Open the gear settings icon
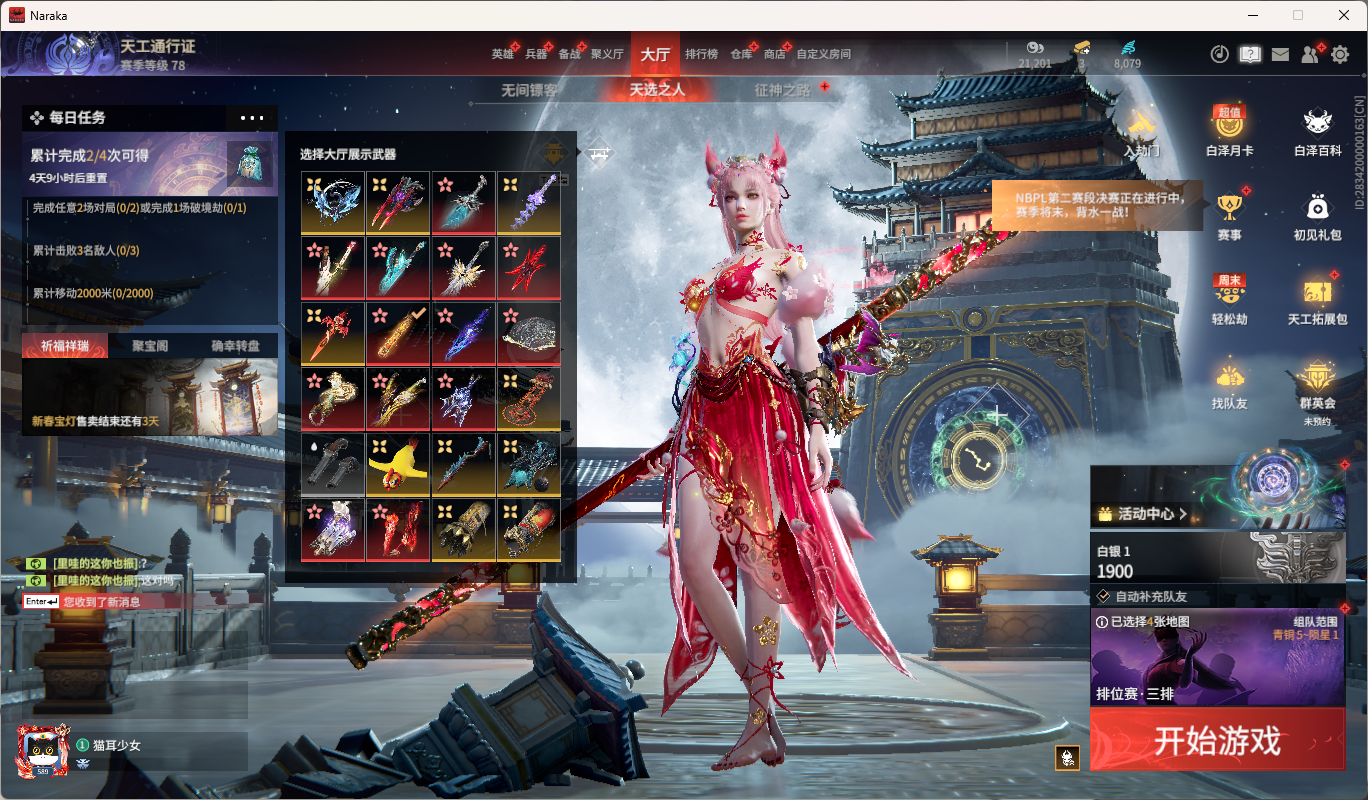Viewport: 1368px width, 800px height. [1340, 55]
